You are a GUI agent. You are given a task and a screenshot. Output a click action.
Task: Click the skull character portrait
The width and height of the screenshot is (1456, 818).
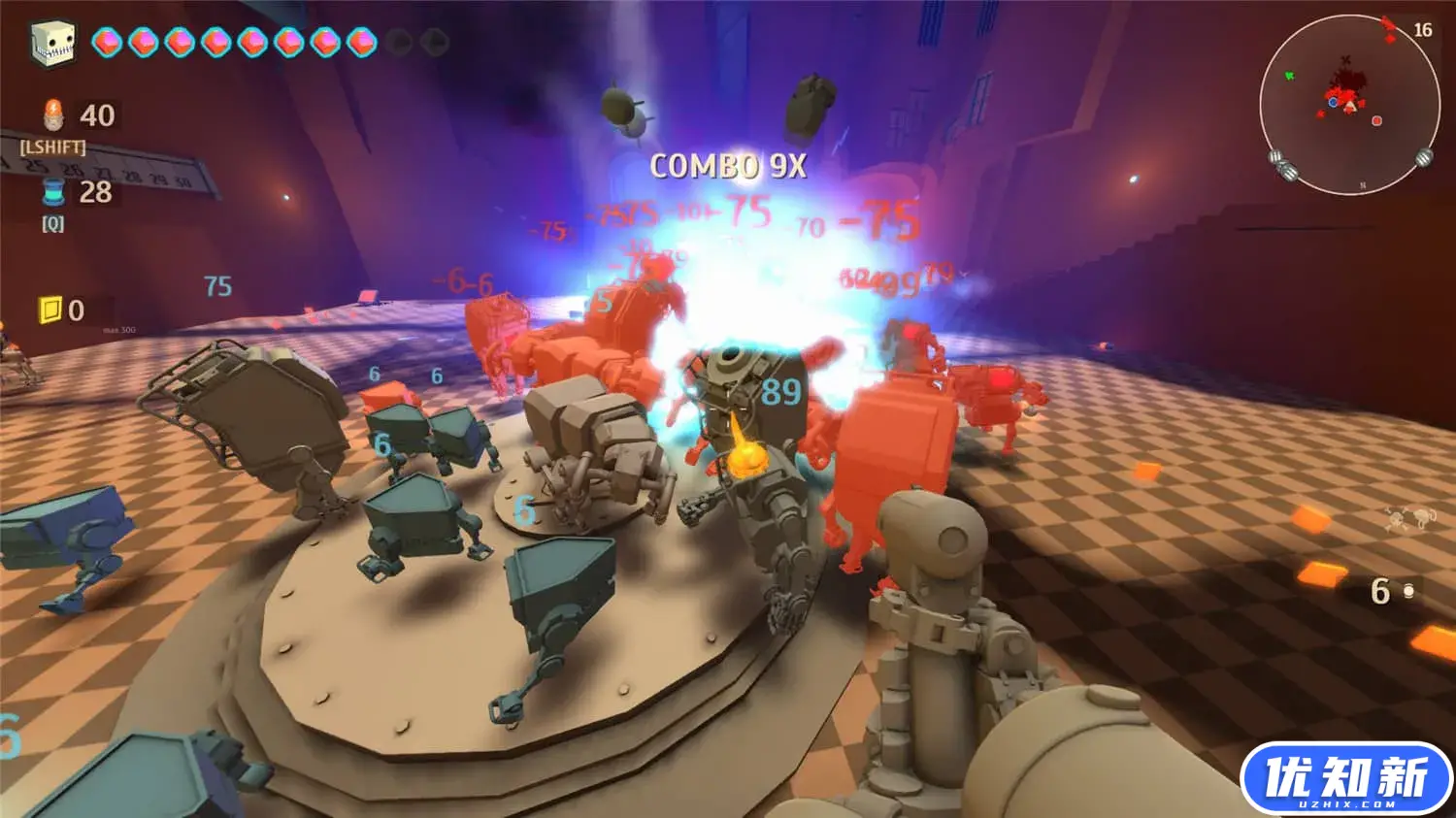click(52, 42)
